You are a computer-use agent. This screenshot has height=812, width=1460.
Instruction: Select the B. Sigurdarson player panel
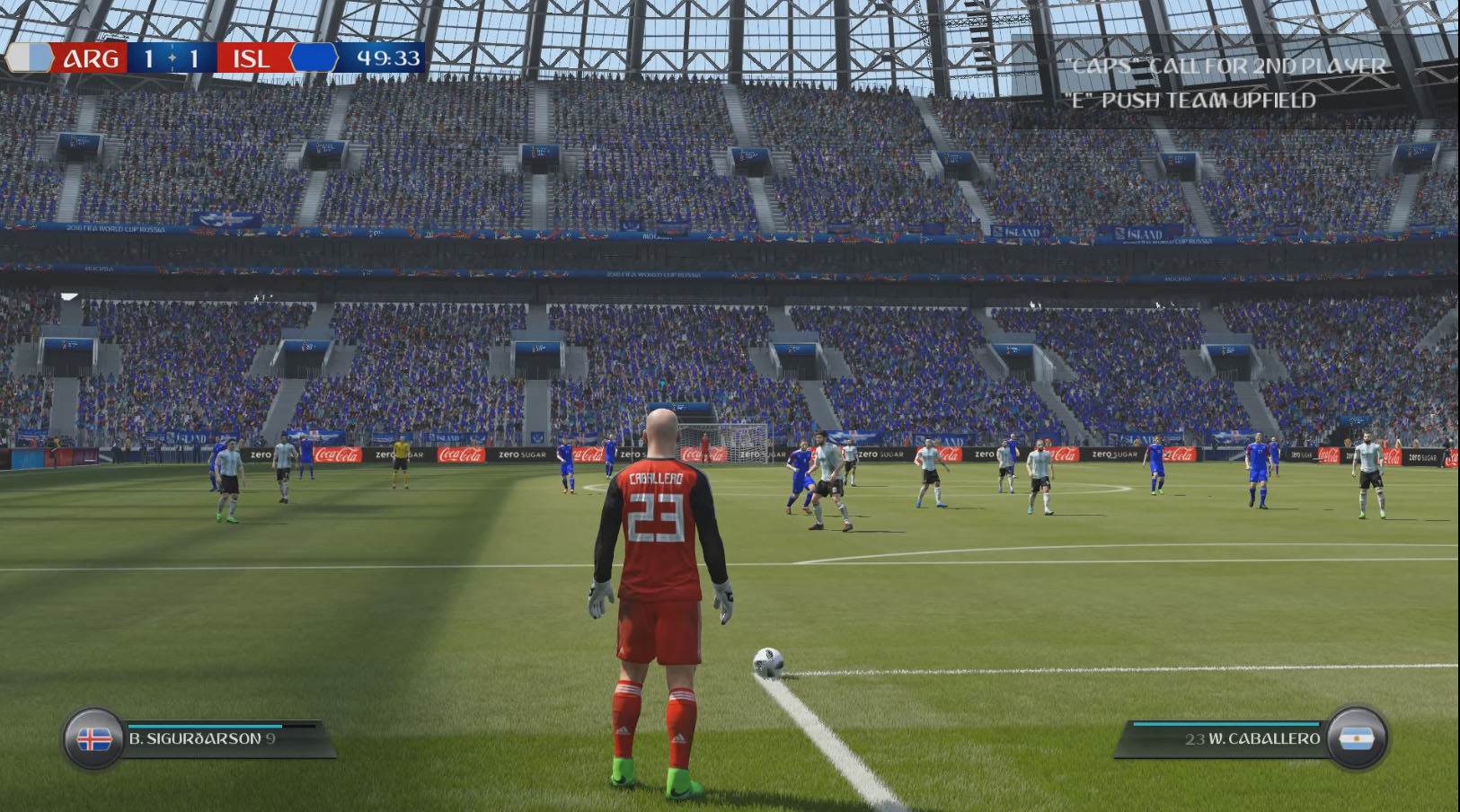218,739
